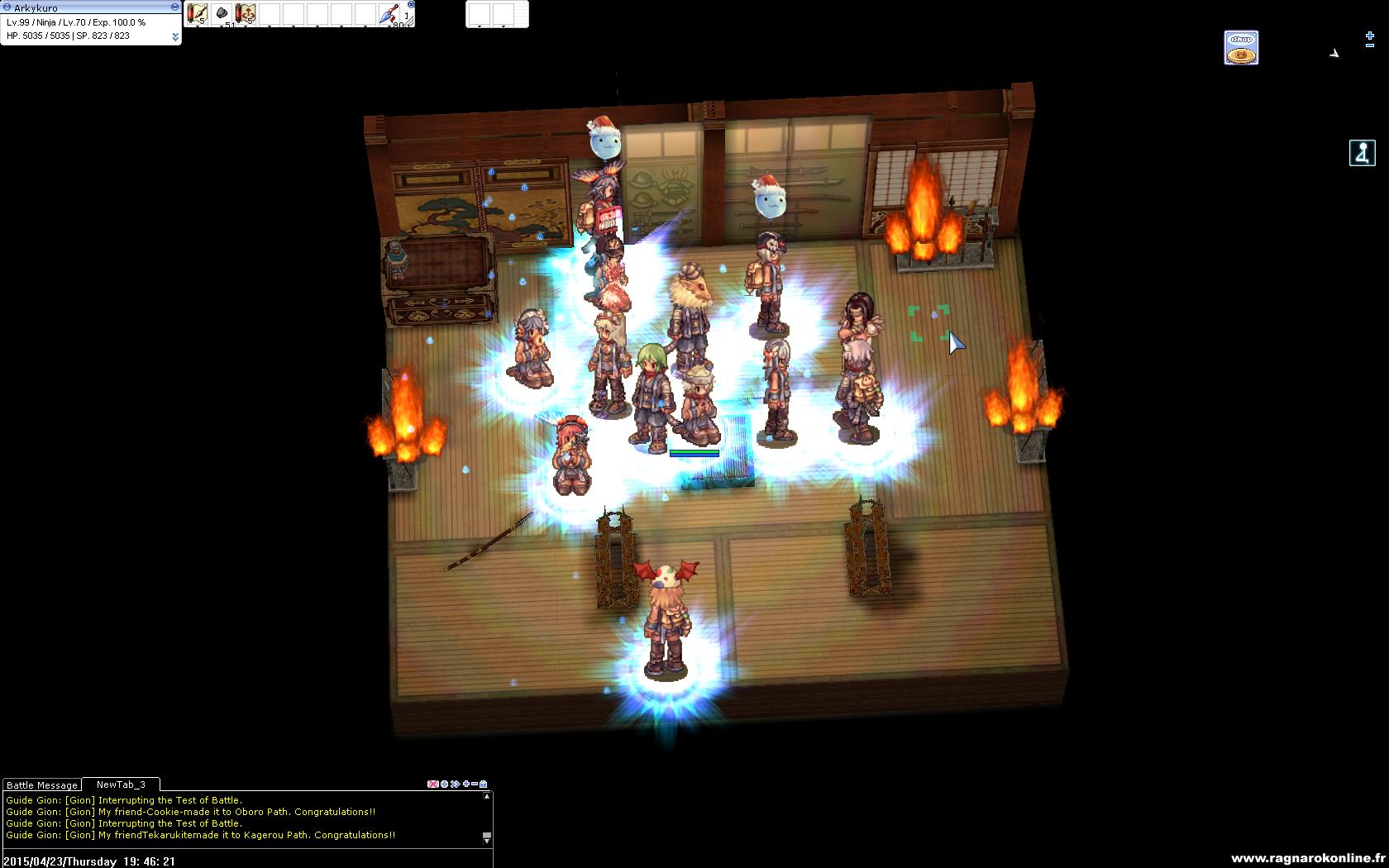Use the dark stone hotkey item
This screenshot has width=1389, height=868.
[x=222, y=13]
